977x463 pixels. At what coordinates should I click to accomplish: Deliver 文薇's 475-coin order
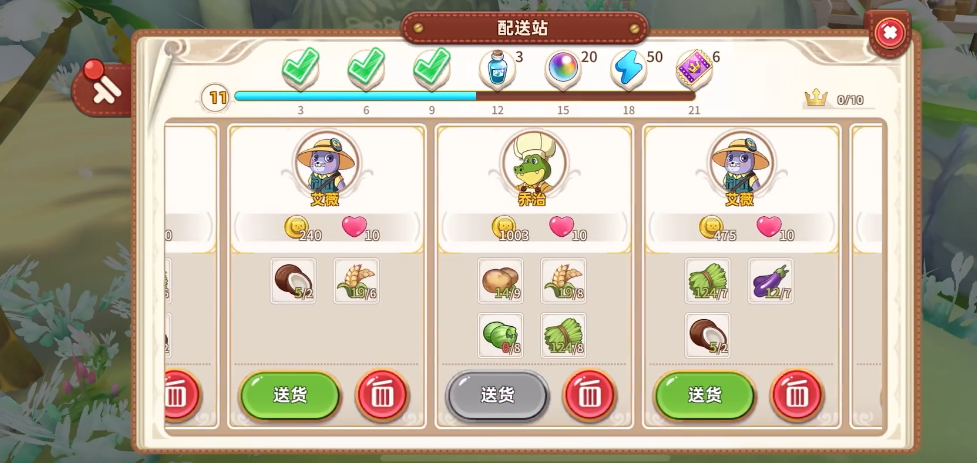pos(704,395)
